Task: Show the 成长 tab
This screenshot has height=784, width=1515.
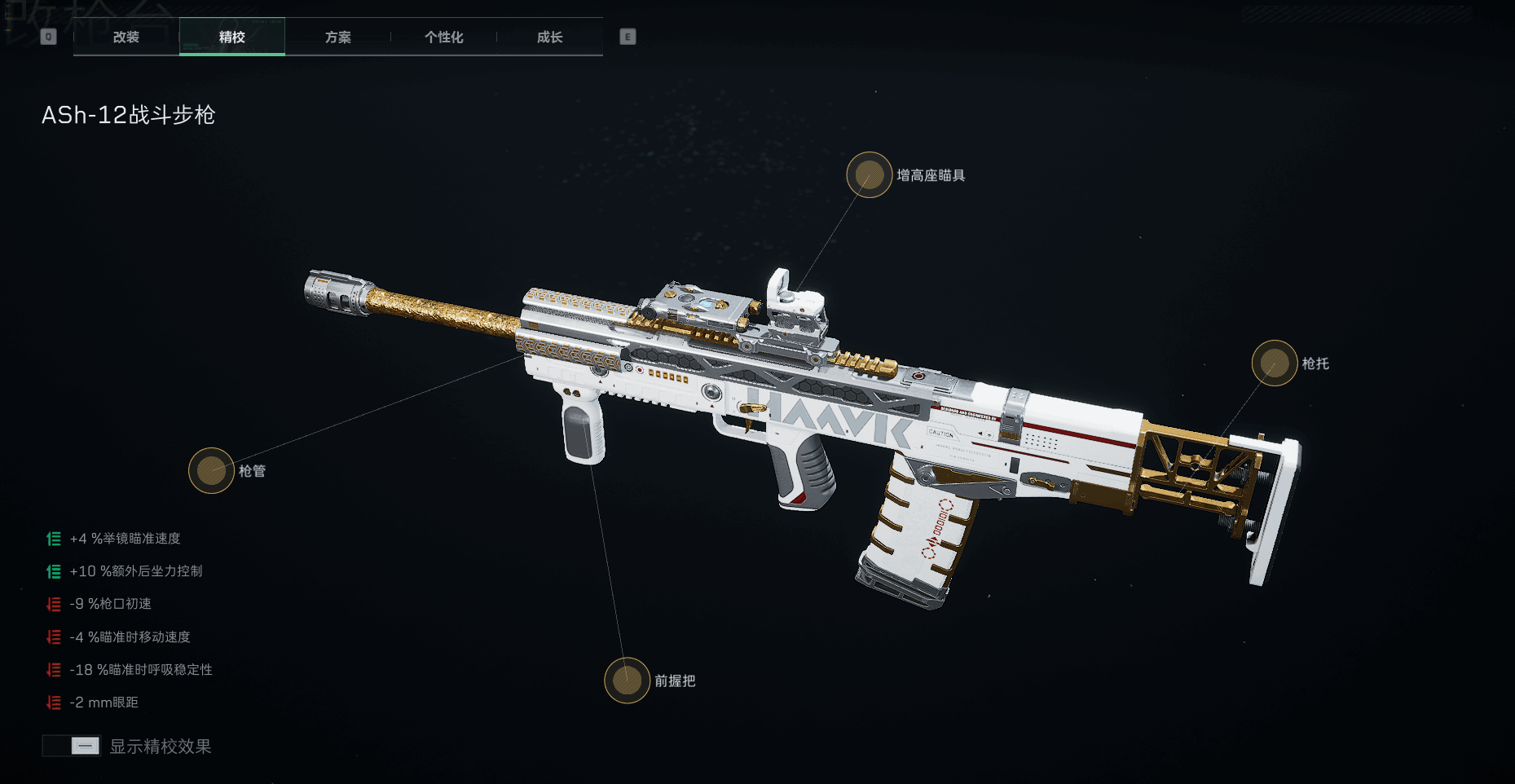Action: [550, 37]
